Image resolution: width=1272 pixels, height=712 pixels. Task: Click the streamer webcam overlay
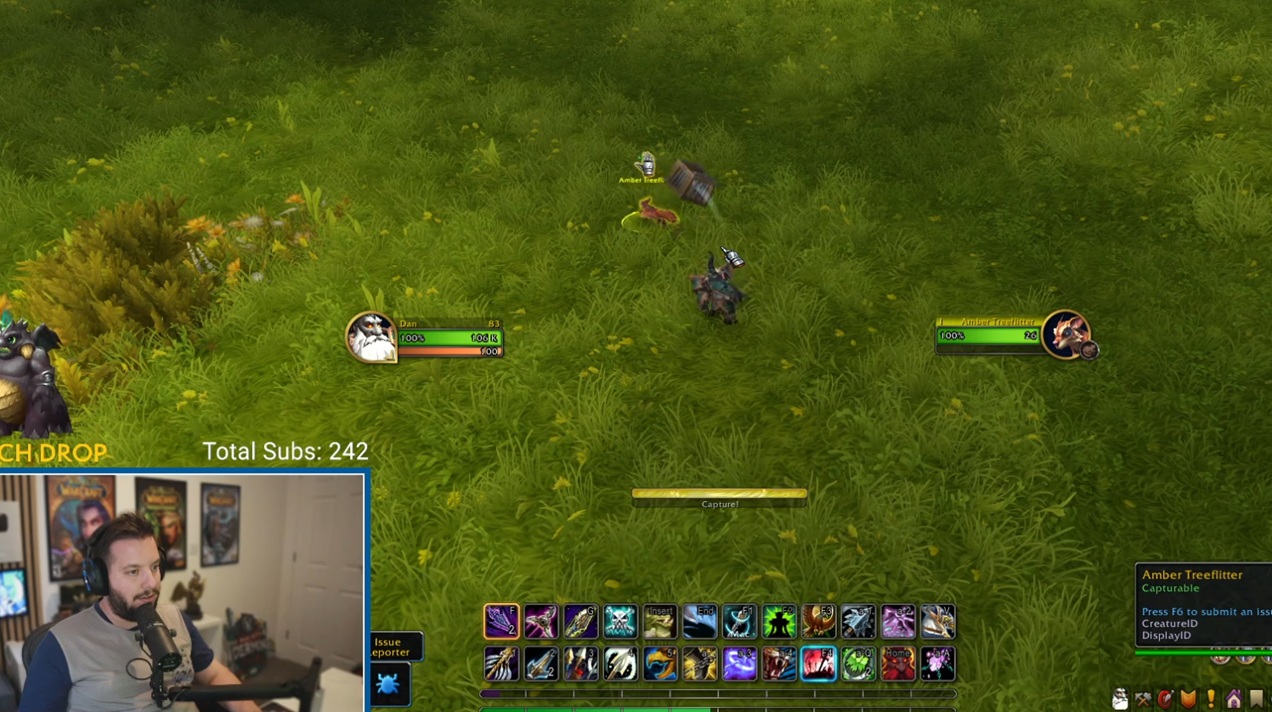[183, 592]
